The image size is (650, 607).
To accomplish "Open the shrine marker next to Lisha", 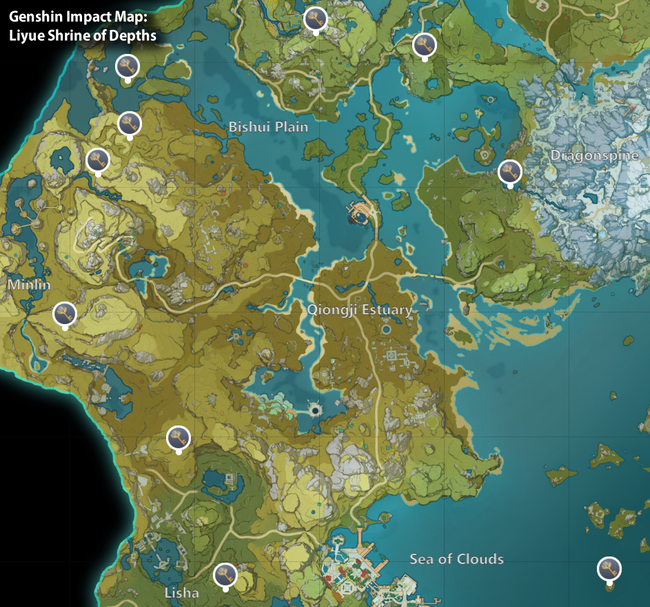I will 225,575.
